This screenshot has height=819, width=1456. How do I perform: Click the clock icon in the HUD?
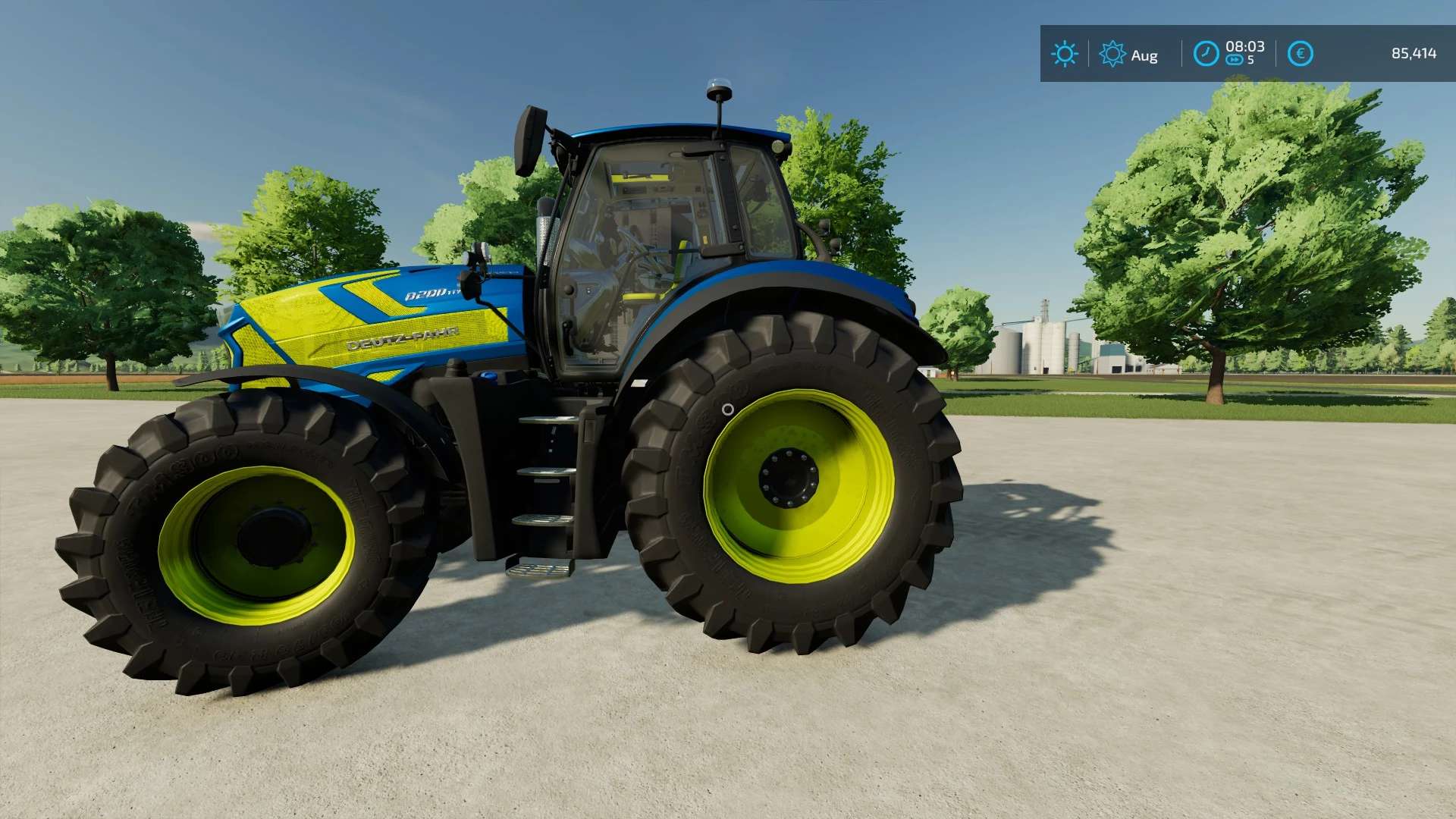click(1206, 54)
